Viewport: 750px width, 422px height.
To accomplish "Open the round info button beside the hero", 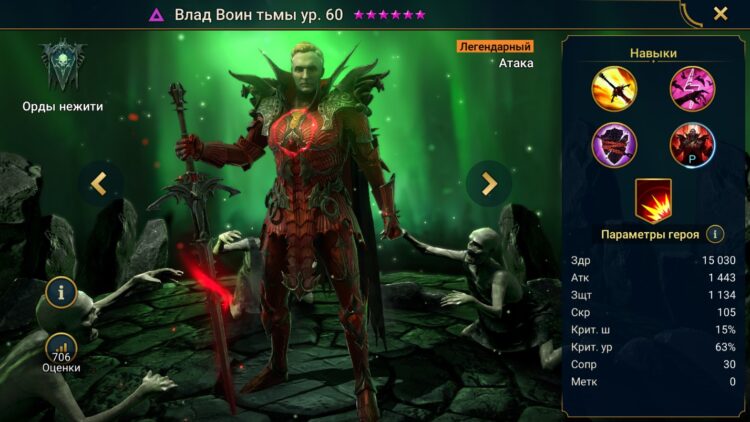I will [x=62, y=295].
